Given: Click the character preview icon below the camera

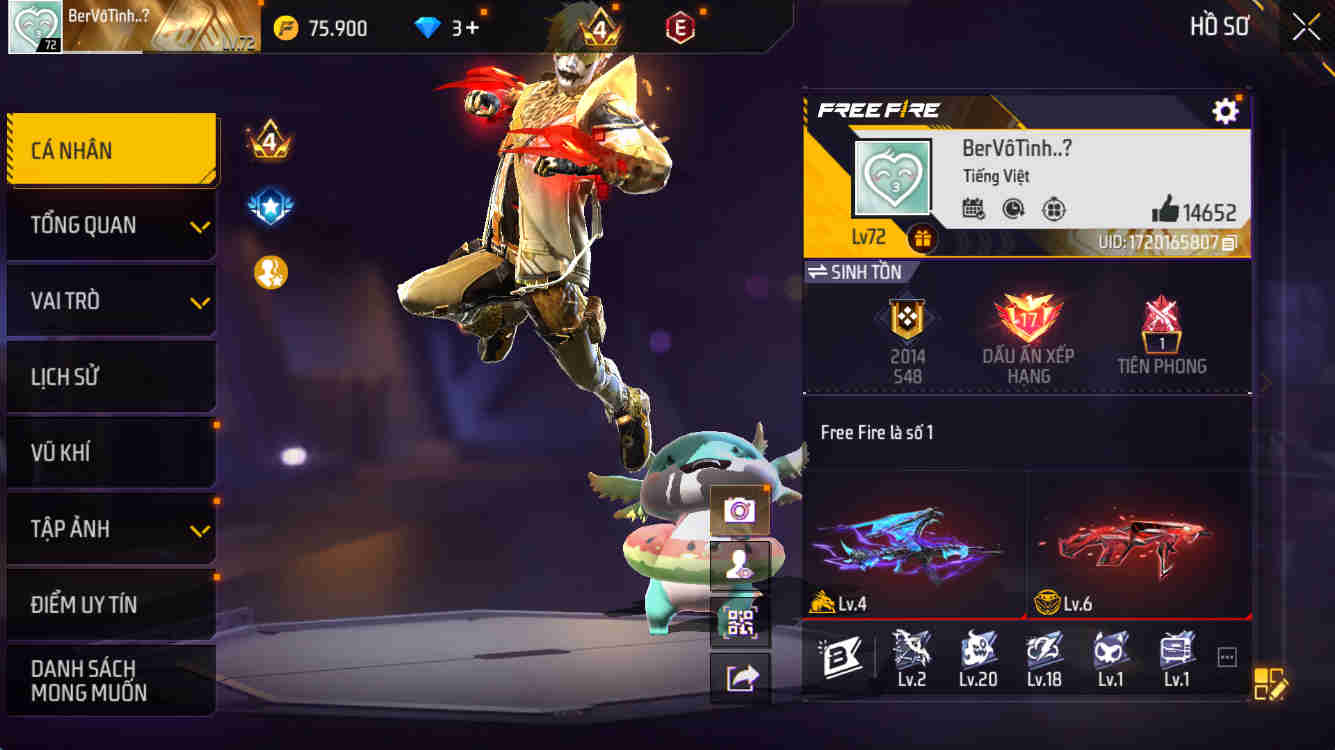Looking at the screenshot, I should pyautogui.click(x=740, y=562).
